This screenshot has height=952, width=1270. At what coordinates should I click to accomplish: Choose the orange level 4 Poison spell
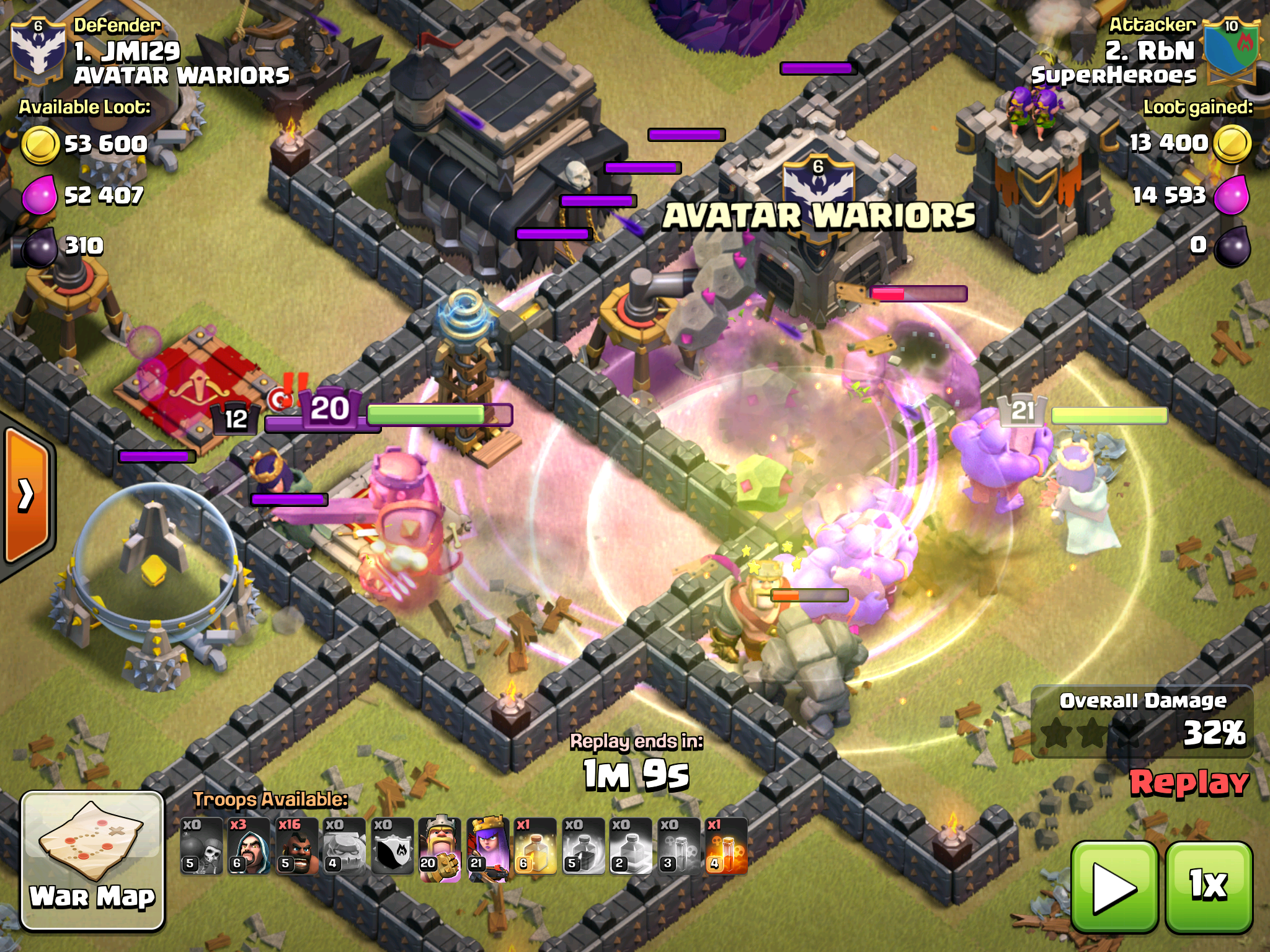coord(726,847)
